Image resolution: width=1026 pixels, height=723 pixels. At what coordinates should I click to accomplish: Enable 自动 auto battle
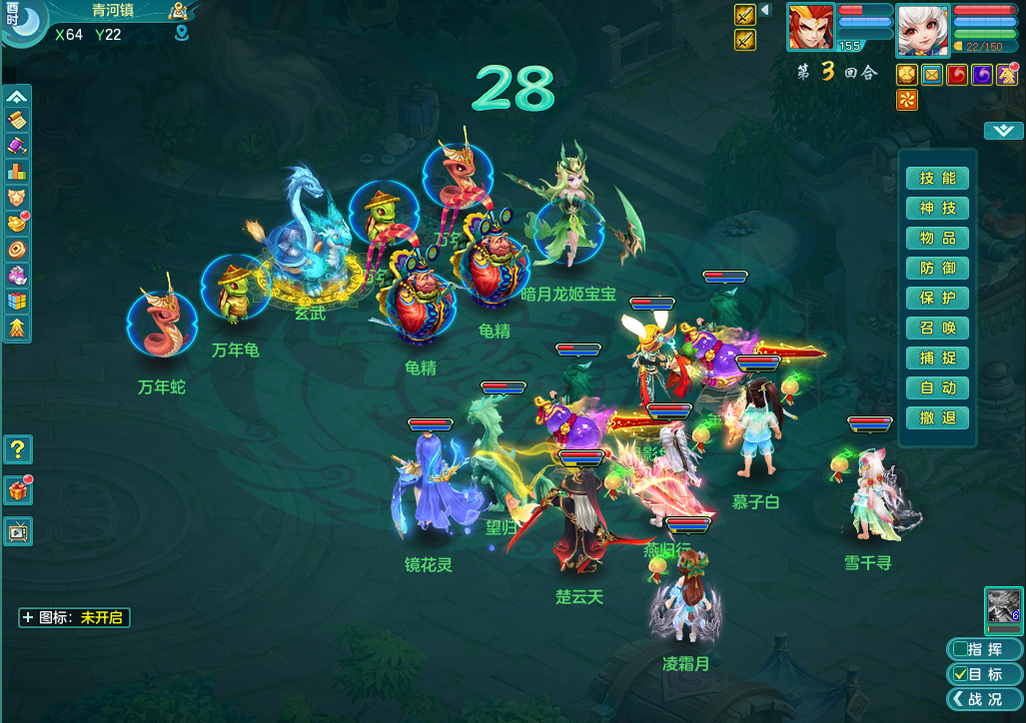937,388
